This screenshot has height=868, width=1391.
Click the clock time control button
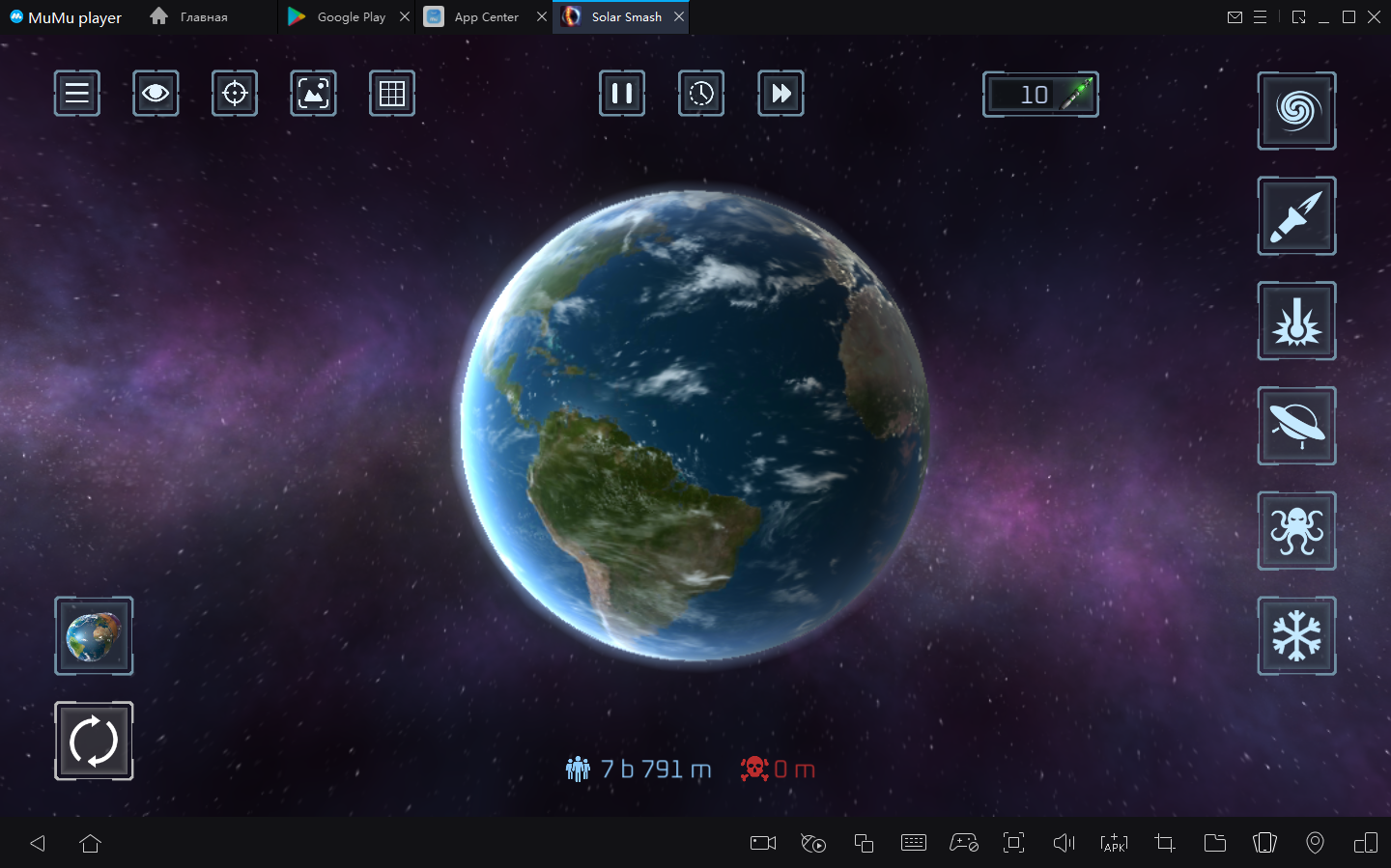pyautogui.click(x=701, y=94)
